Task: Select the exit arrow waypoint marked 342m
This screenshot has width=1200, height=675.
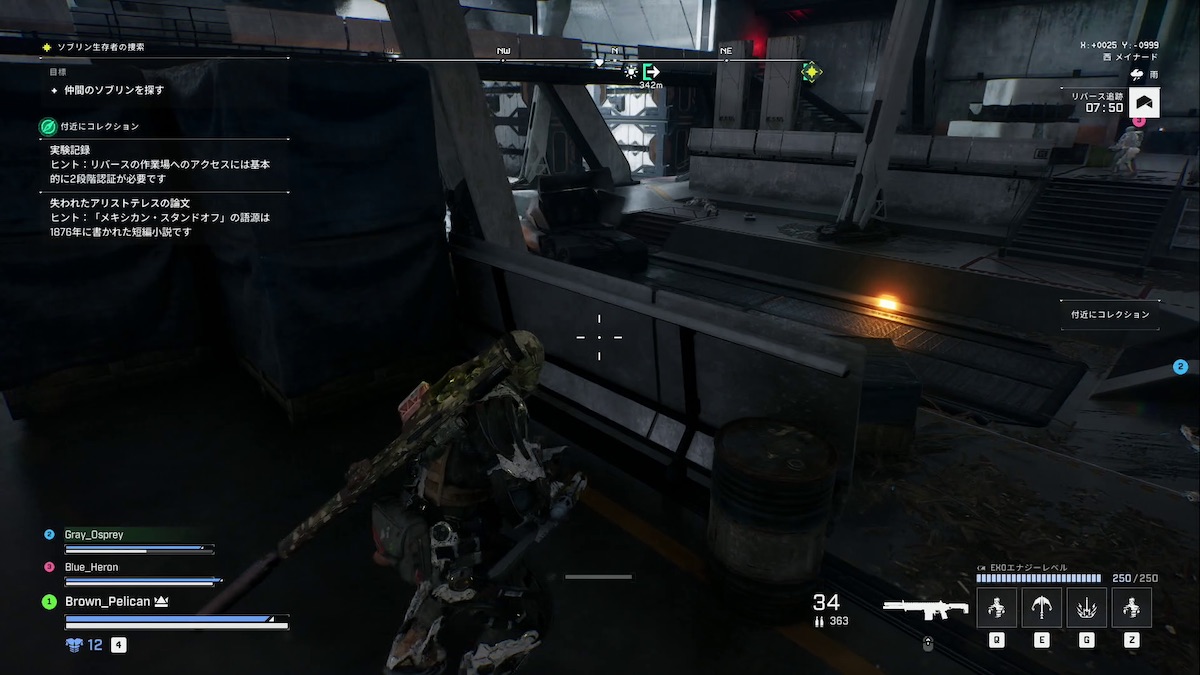Action: 652,72
